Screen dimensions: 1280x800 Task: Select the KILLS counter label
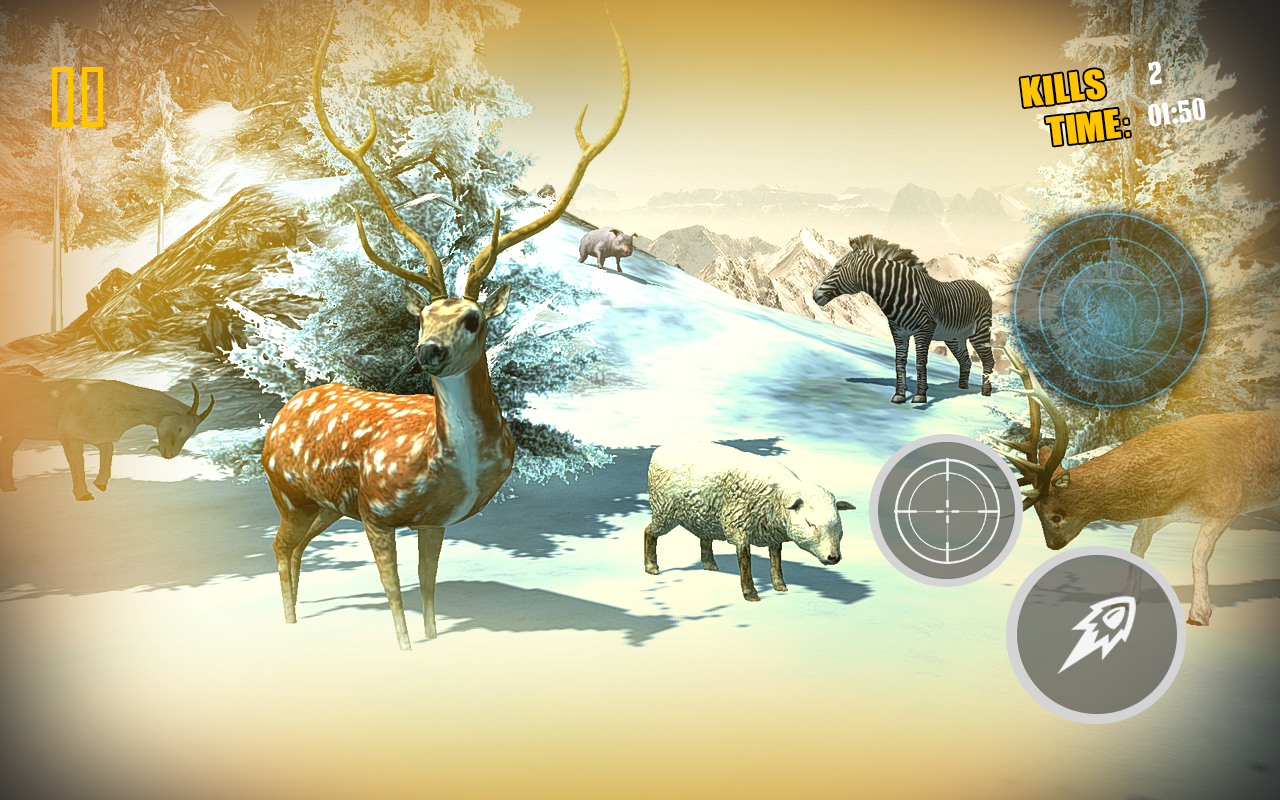coord(1064,91)
